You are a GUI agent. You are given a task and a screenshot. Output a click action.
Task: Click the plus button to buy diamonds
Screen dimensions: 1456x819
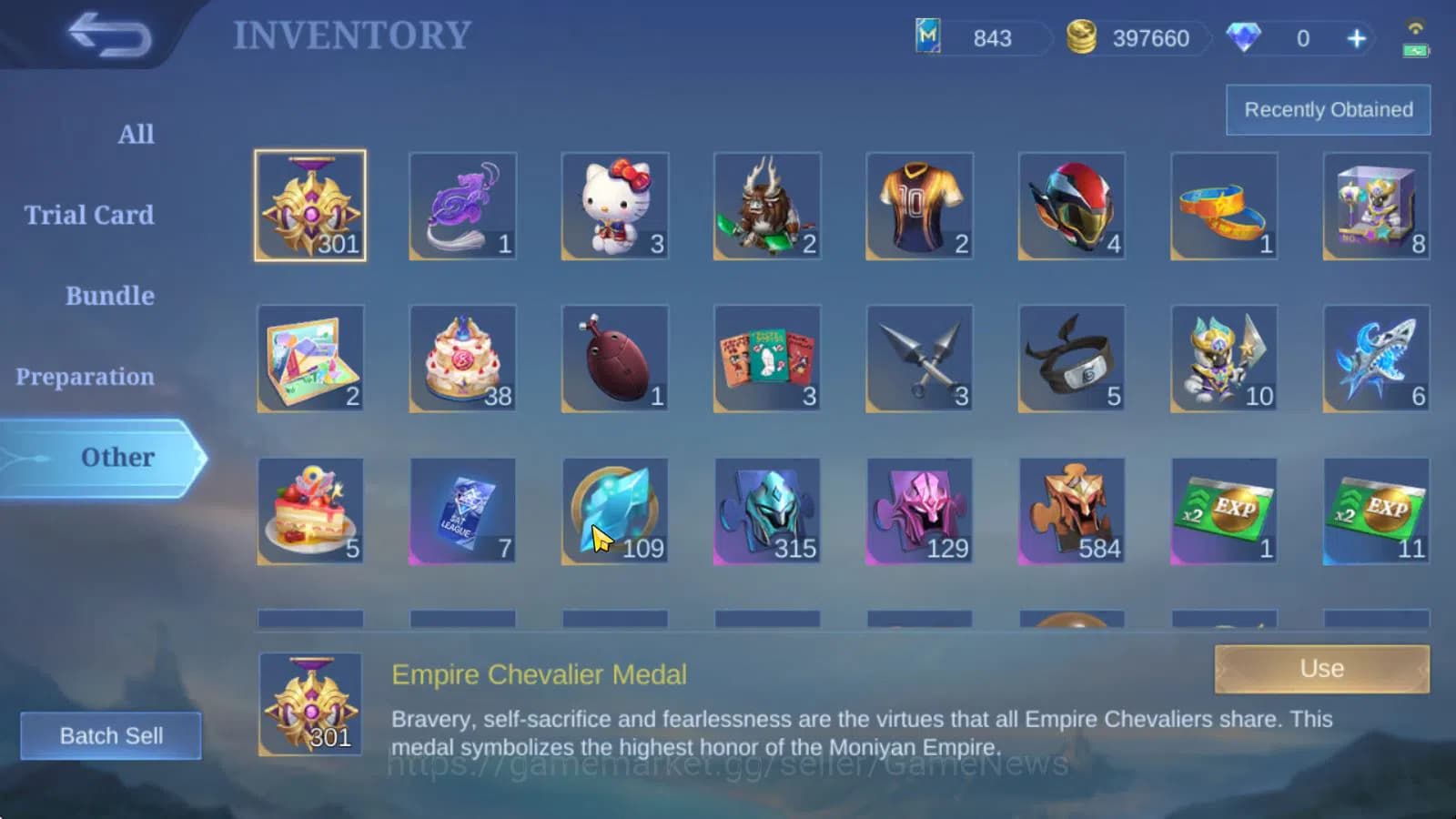pyautogui.click(x=1356, y=38)
